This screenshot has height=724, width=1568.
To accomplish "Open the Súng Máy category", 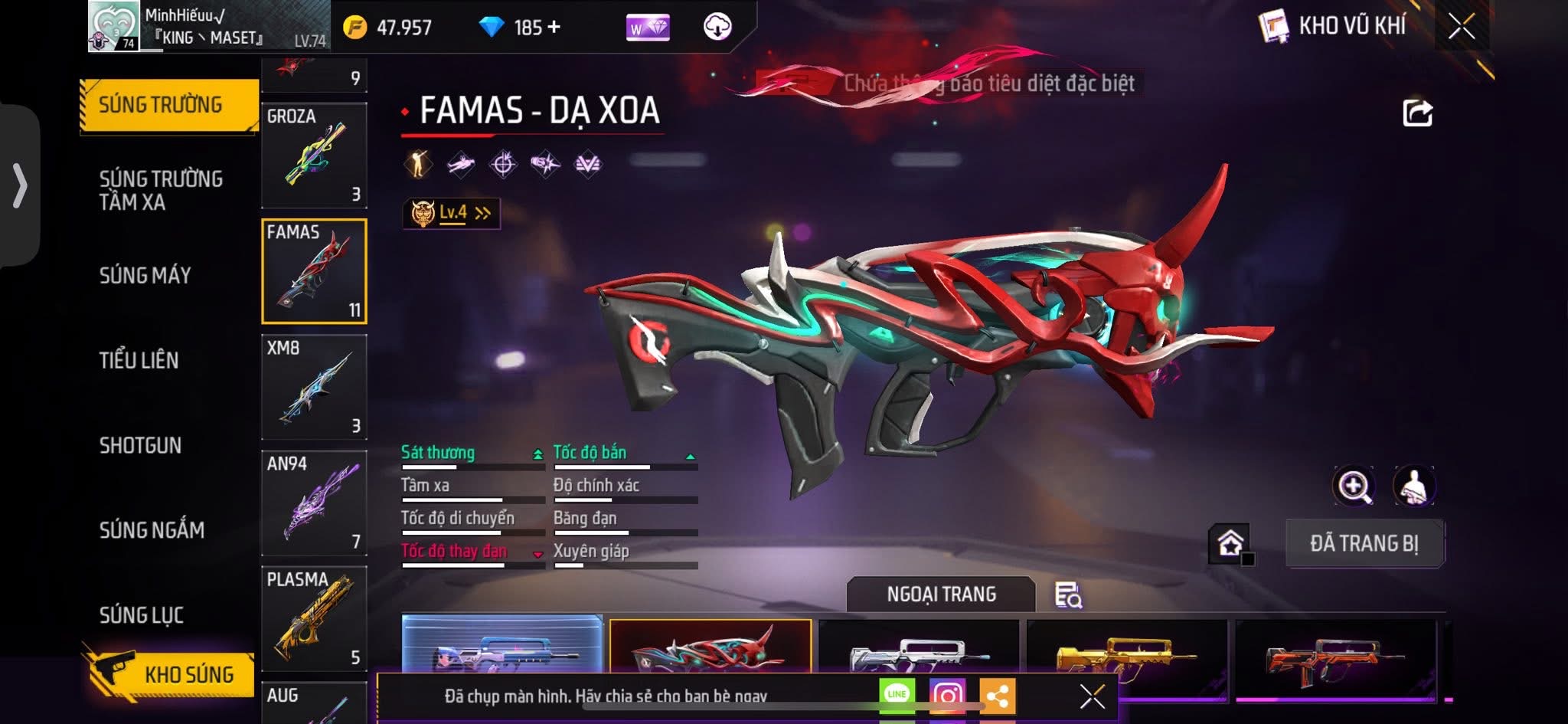I will pos(145,275).
